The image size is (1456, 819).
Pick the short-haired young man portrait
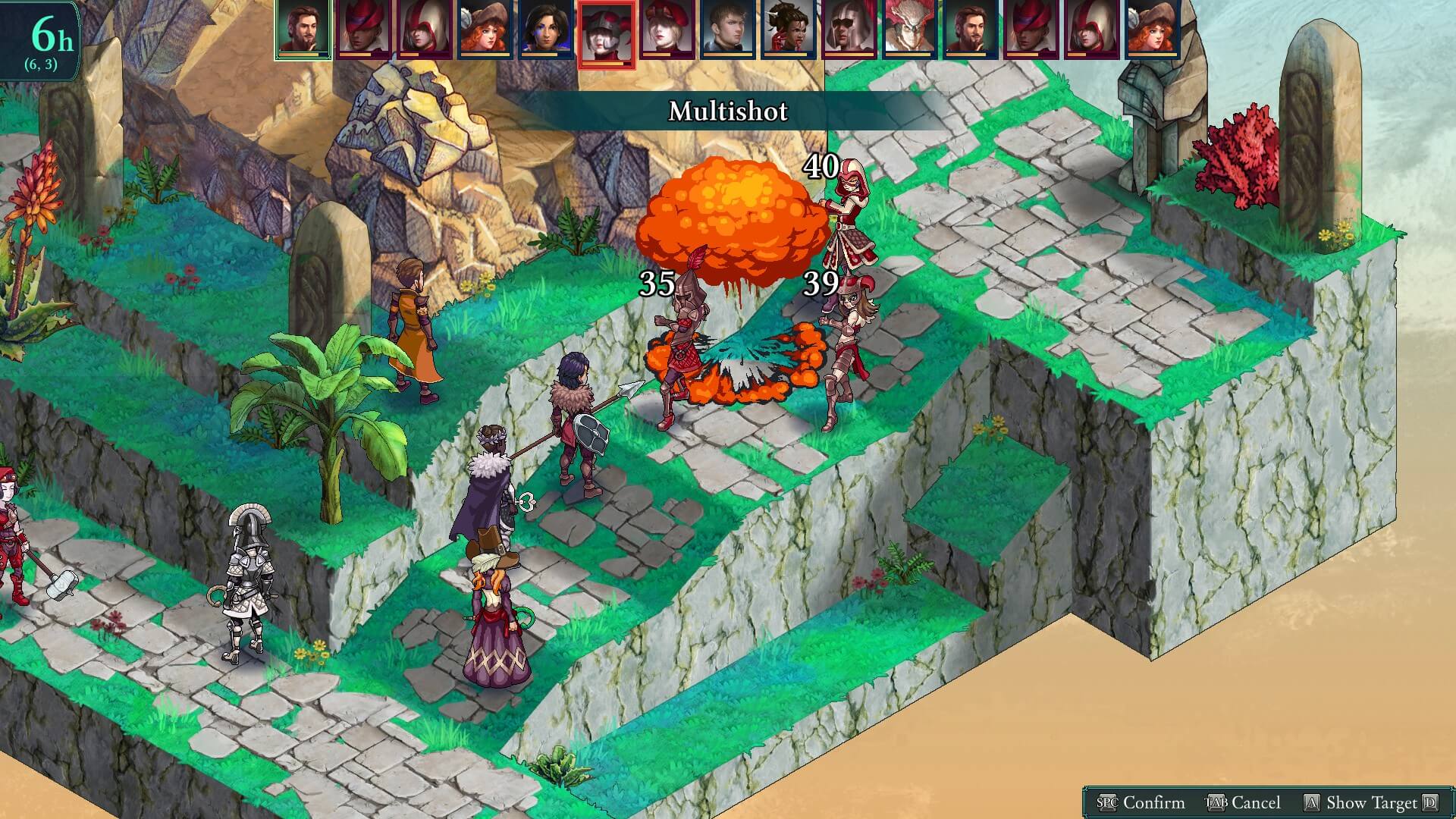(727, 29)
